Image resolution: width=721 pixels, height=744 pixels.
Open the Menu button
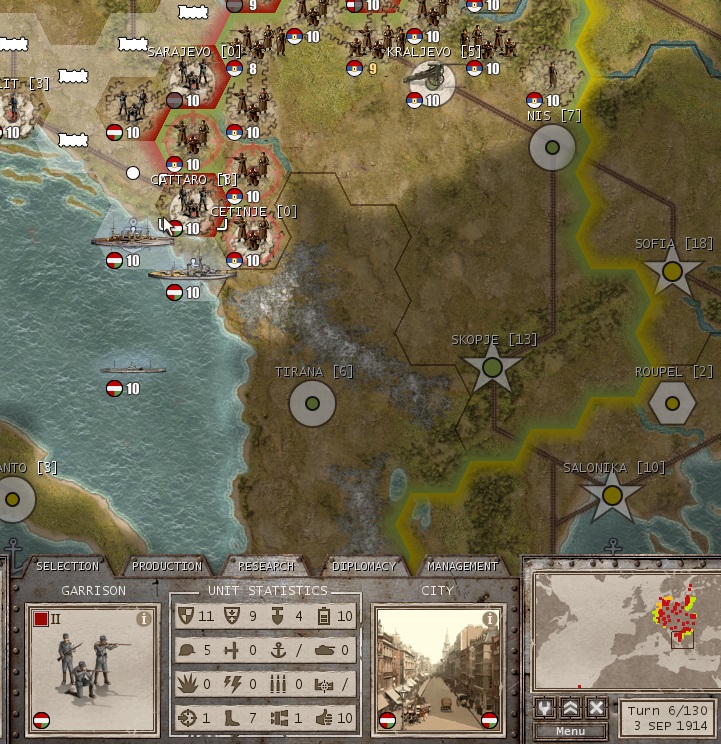click(570, 731)
